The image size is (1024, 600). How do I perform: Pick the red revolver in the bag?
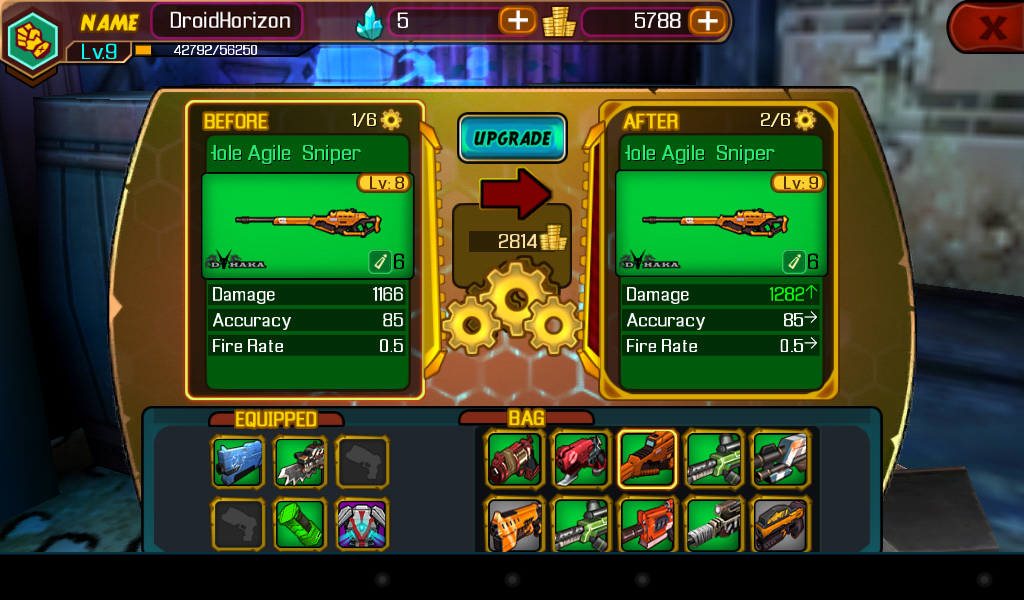point(515,459)
